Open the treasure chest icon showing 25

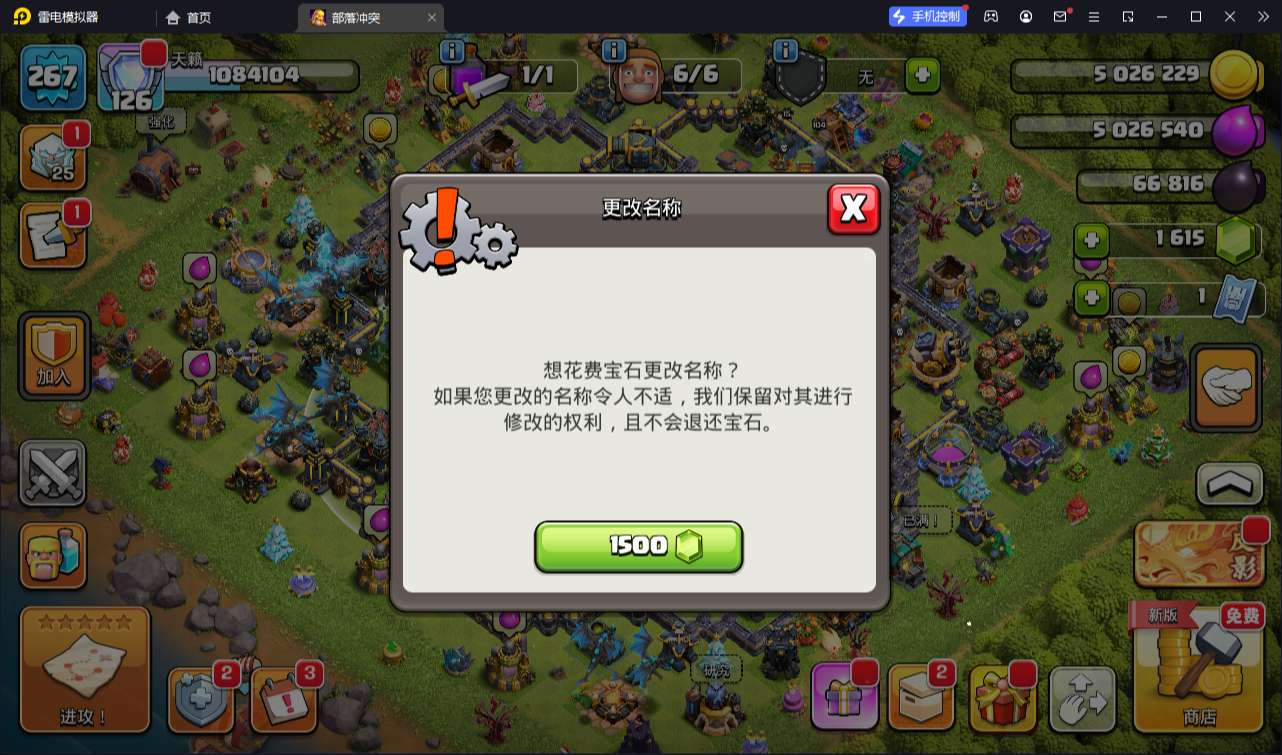[52, 156]
